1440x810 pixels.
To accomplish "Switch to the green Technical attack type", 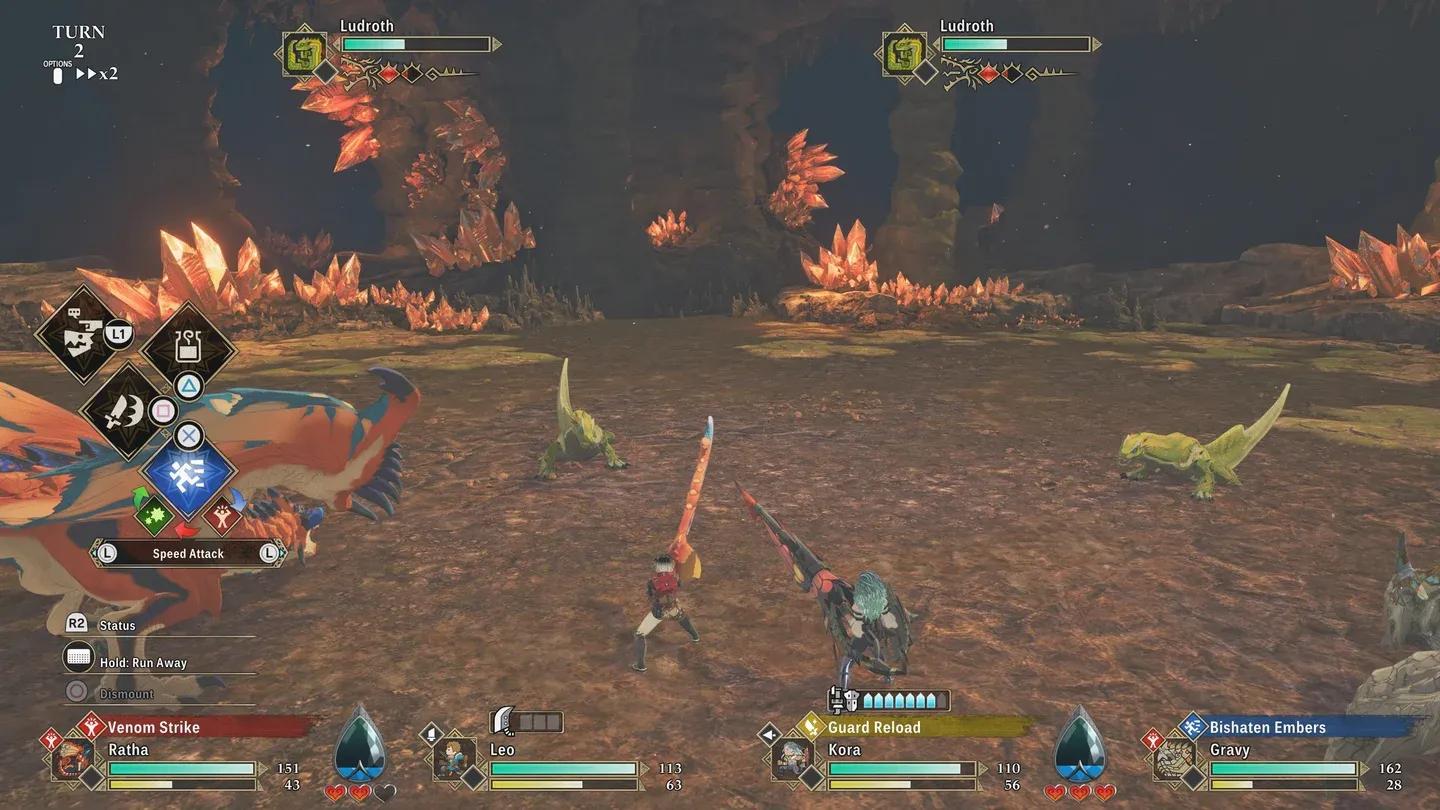I will pyautogui.click(x=154, y=516).
